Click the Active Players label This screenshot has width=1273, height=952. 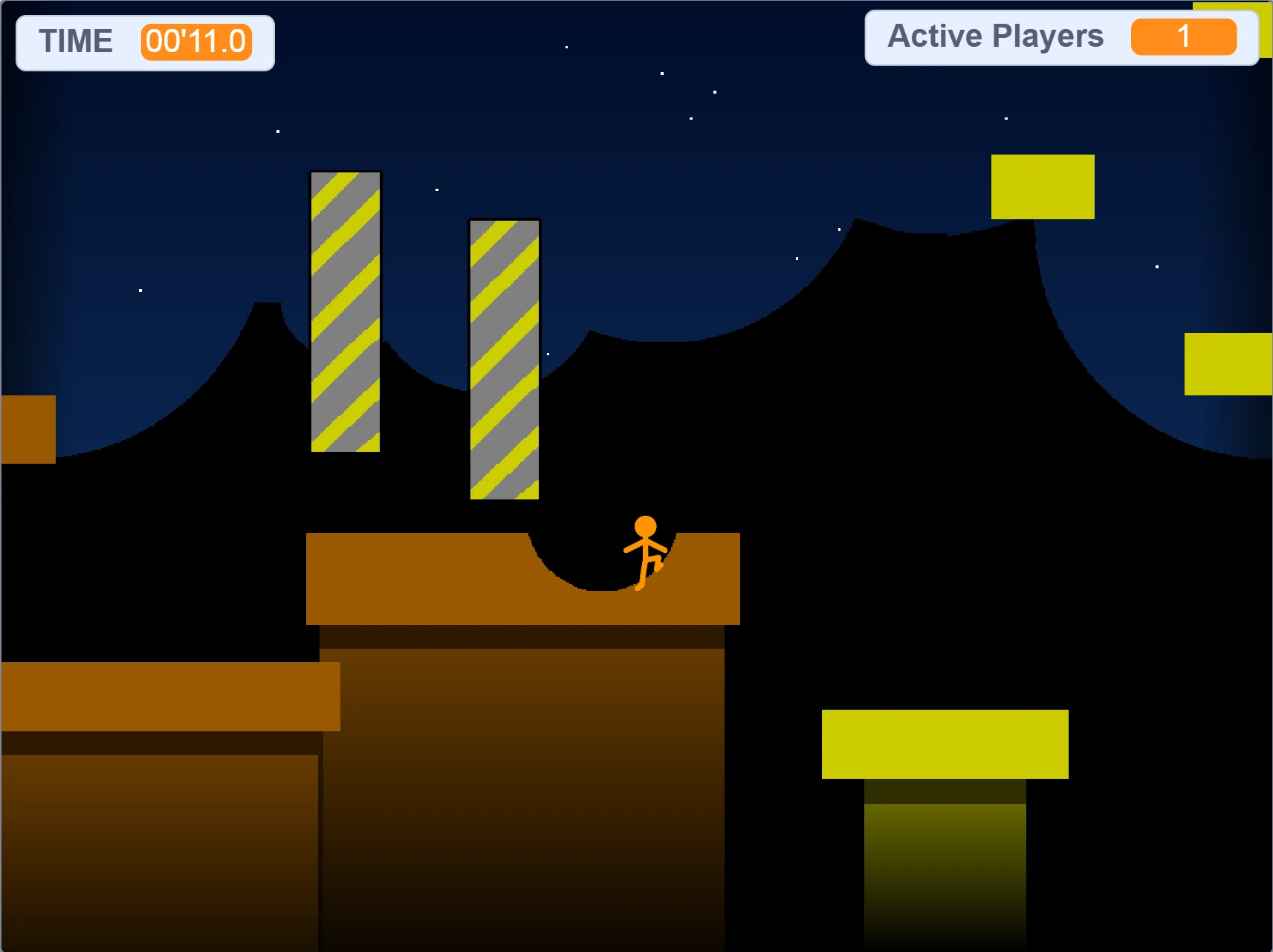996,35
